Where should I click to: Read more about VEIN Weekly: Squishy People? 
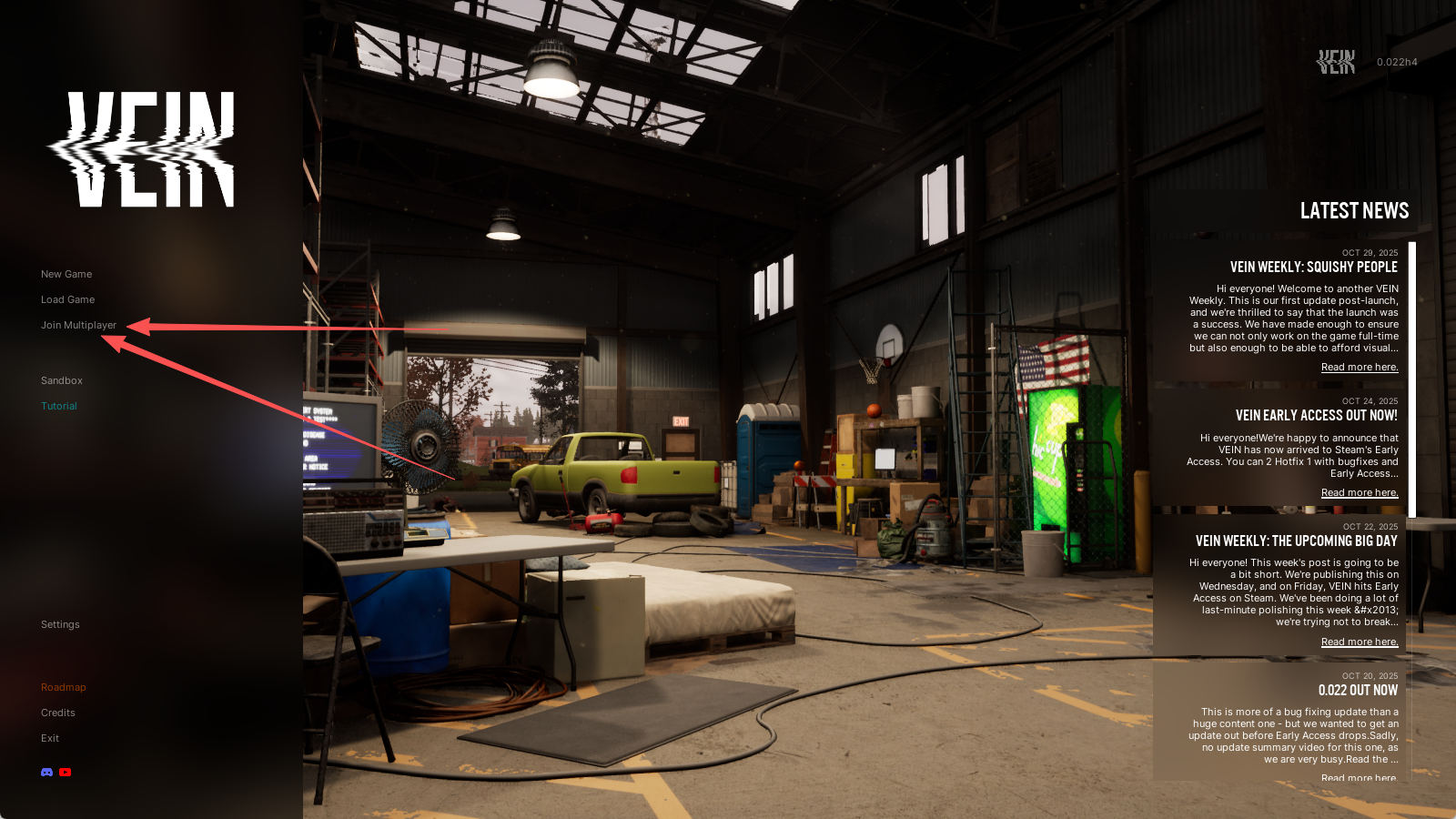[x=1360, y=368]
